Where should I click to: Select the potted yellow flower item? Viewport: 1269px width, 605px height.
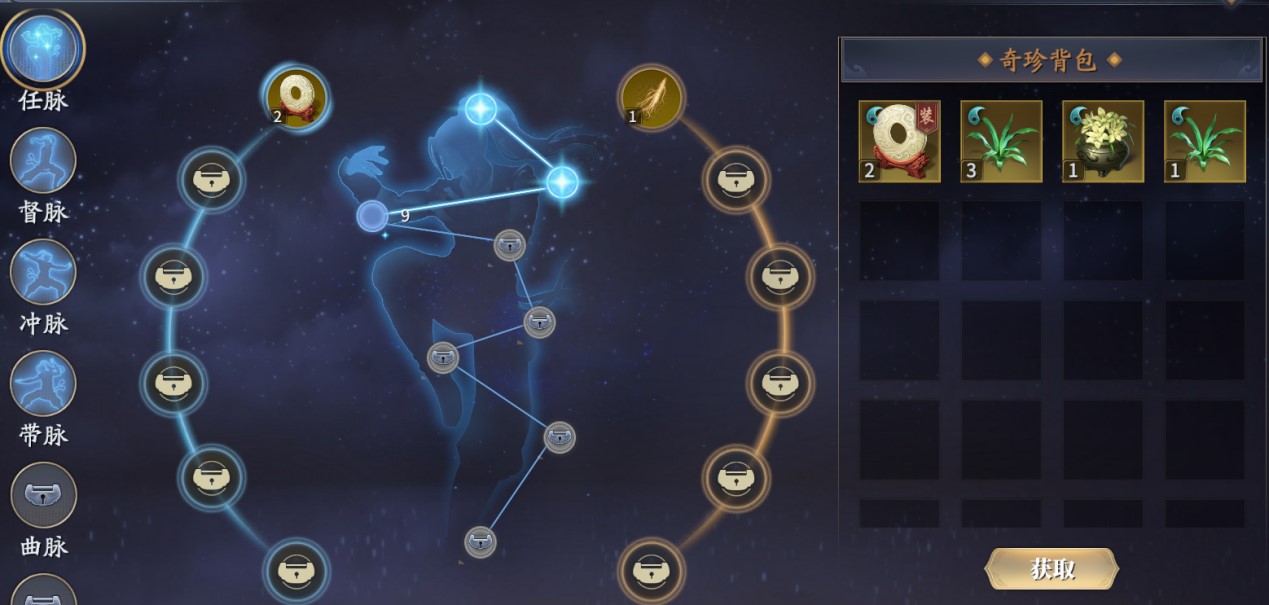1103,141
